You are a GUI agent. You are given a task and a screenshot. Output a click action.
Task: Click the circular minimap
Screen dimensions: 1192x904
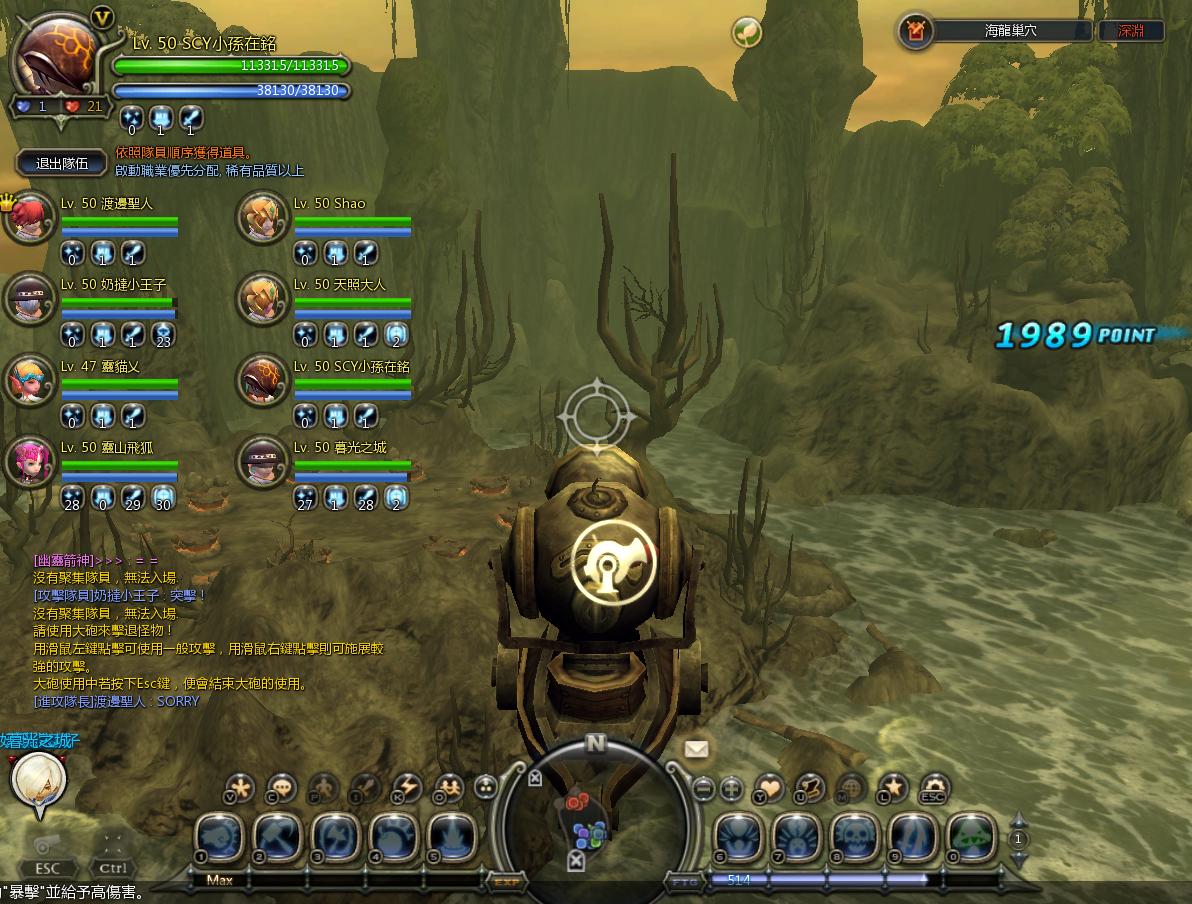pos(595,815)
